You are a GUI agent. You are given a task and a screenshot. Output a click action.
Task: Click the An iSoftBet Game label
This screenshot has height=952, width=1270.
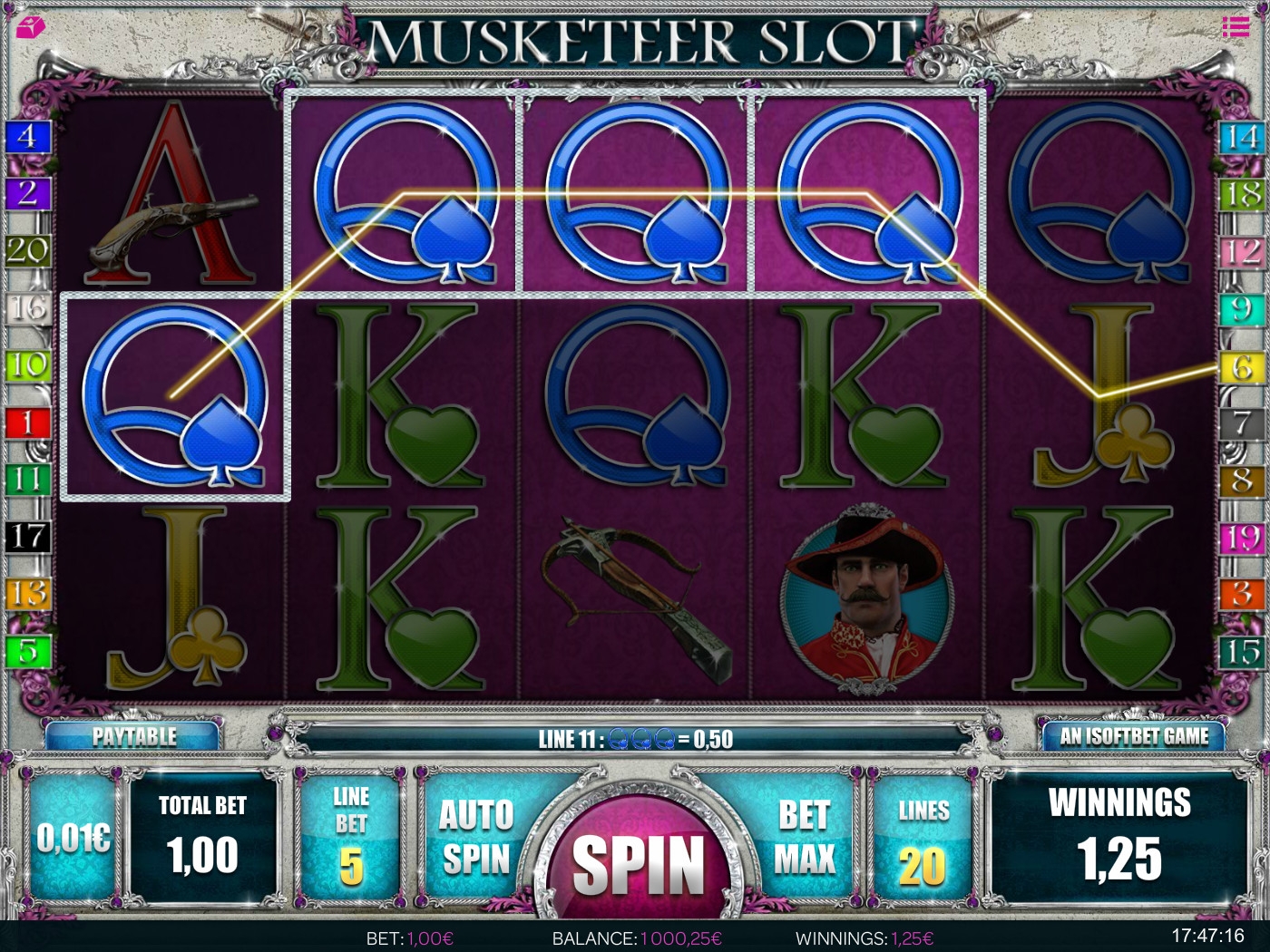pyautogui.click(x=1134, y=735)
